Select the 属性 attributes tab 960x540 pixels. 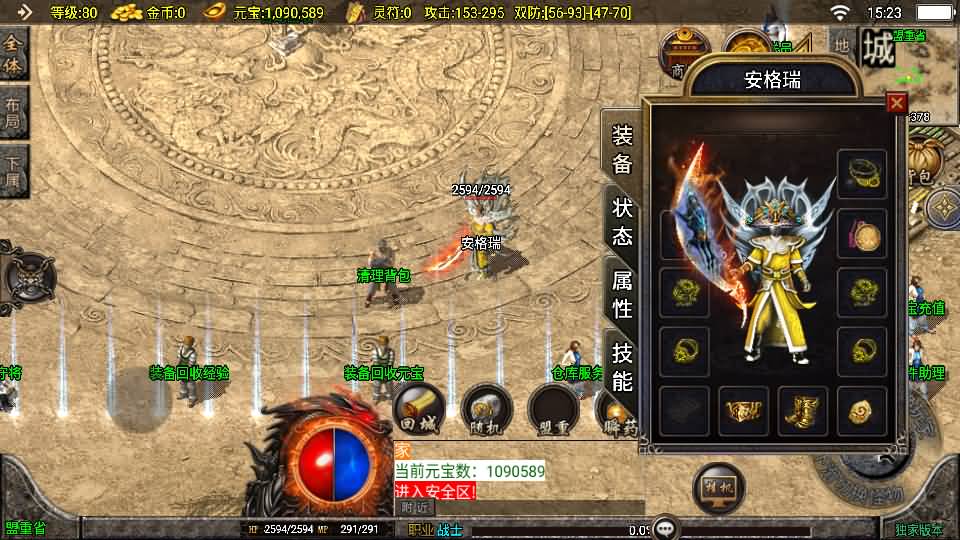tap(622, 294)
